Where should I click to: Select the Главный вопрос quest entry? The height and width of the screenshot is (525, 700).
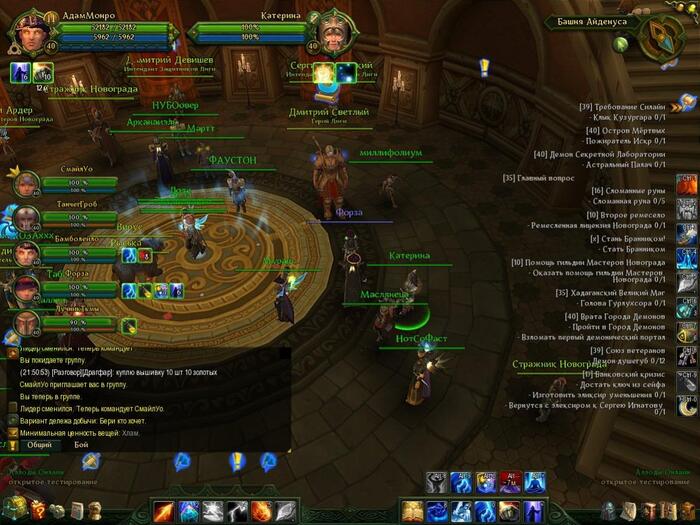540,178
